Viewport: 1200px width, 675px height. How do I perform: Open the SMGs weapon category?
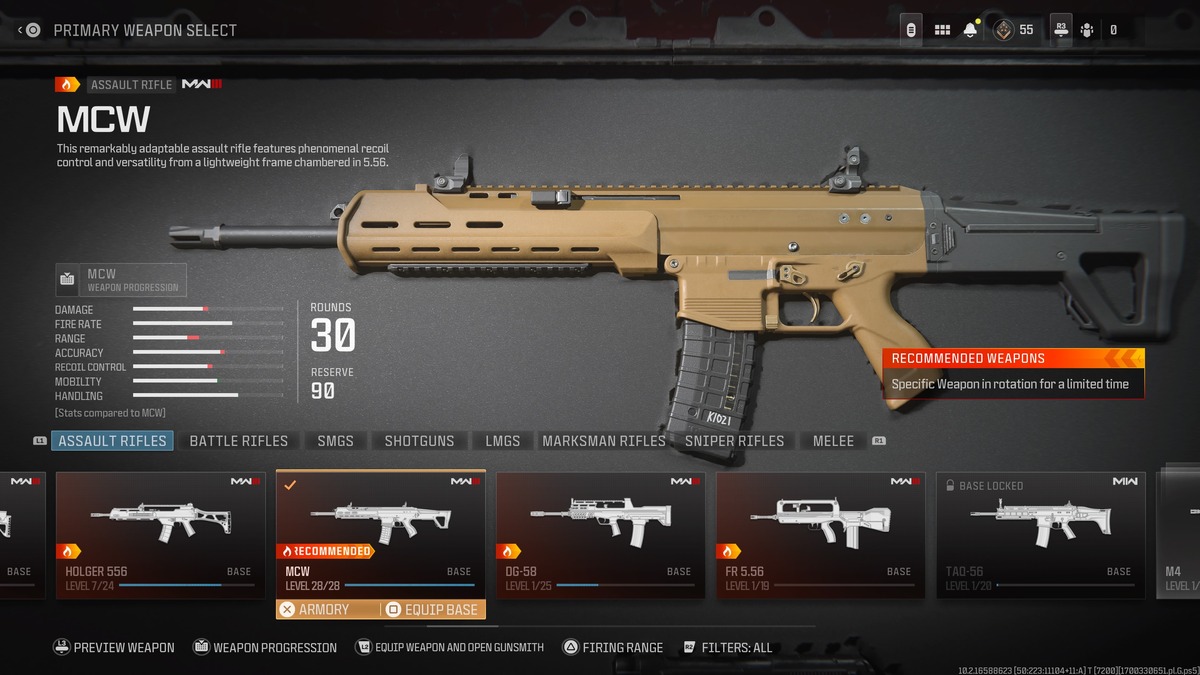(x=335, y=441)
